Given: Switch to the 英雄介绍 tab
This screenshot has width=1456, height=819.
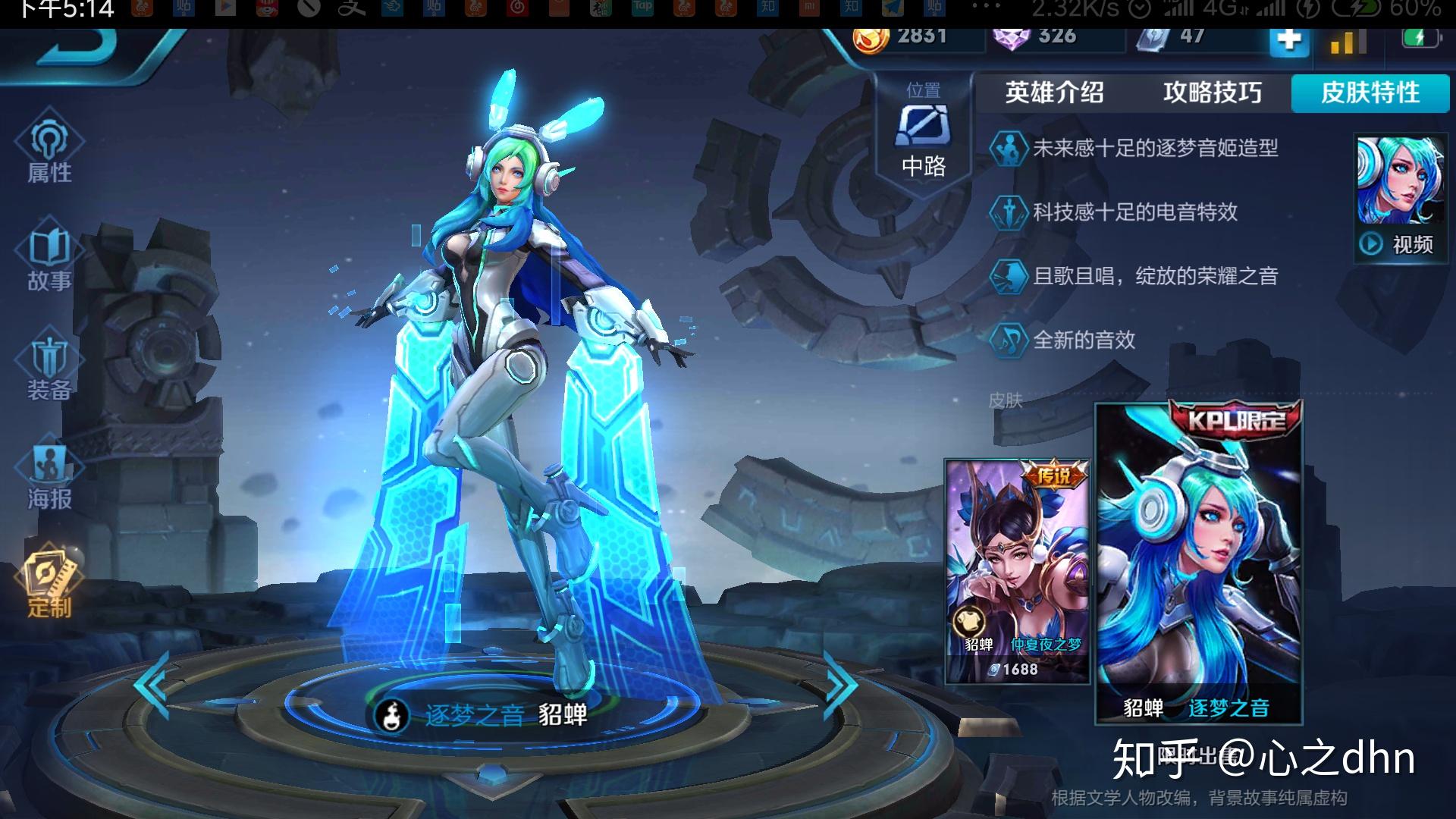Looking at the screenshot, I should tap(1055, 93).
